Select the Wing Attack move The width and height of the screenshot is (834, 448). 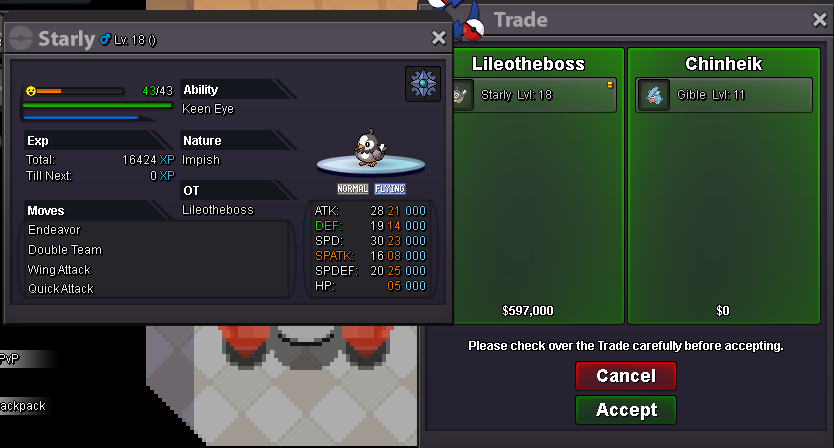tap(59, 270)
